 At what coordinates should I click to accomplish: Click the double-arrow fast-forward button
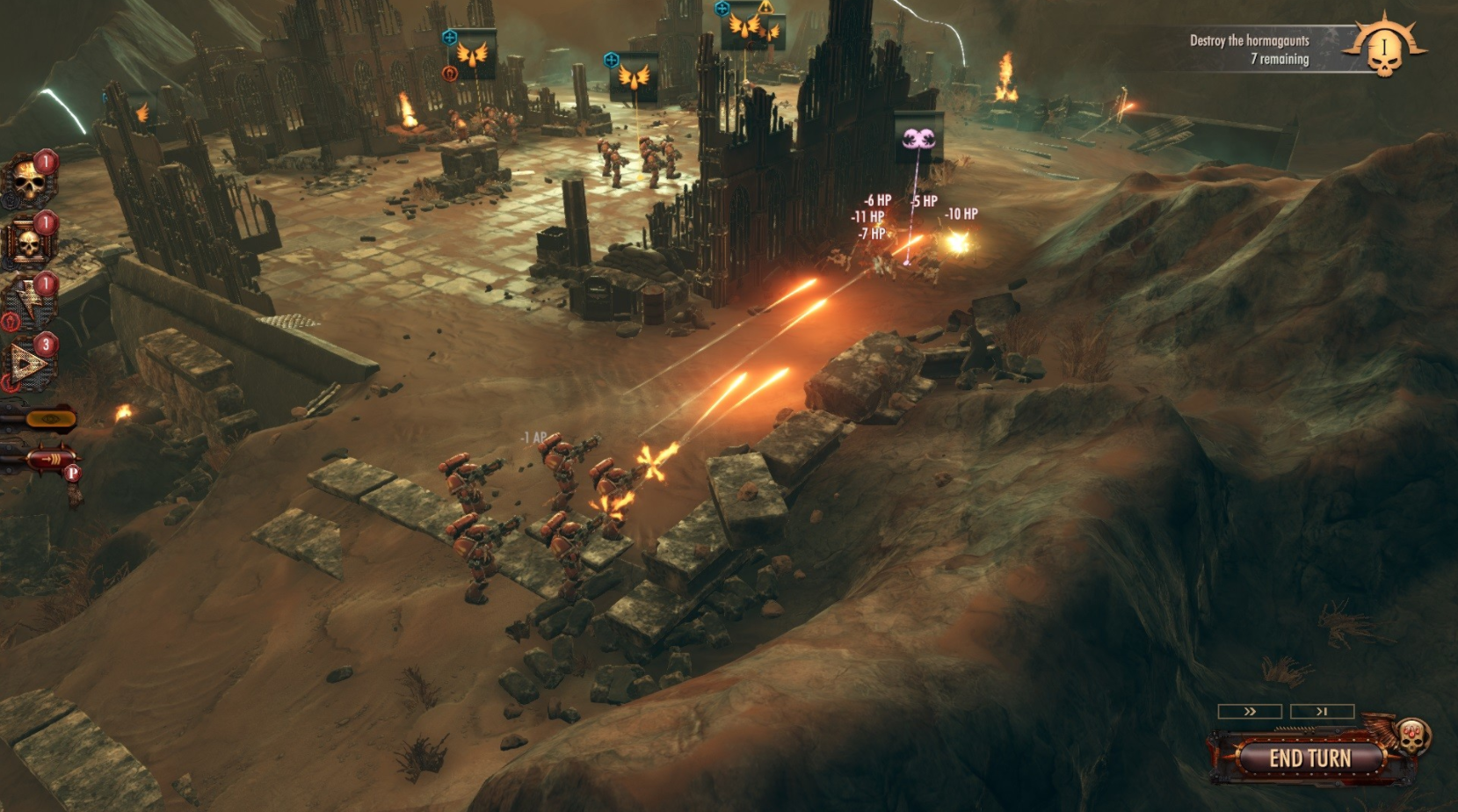[1250, 711]
